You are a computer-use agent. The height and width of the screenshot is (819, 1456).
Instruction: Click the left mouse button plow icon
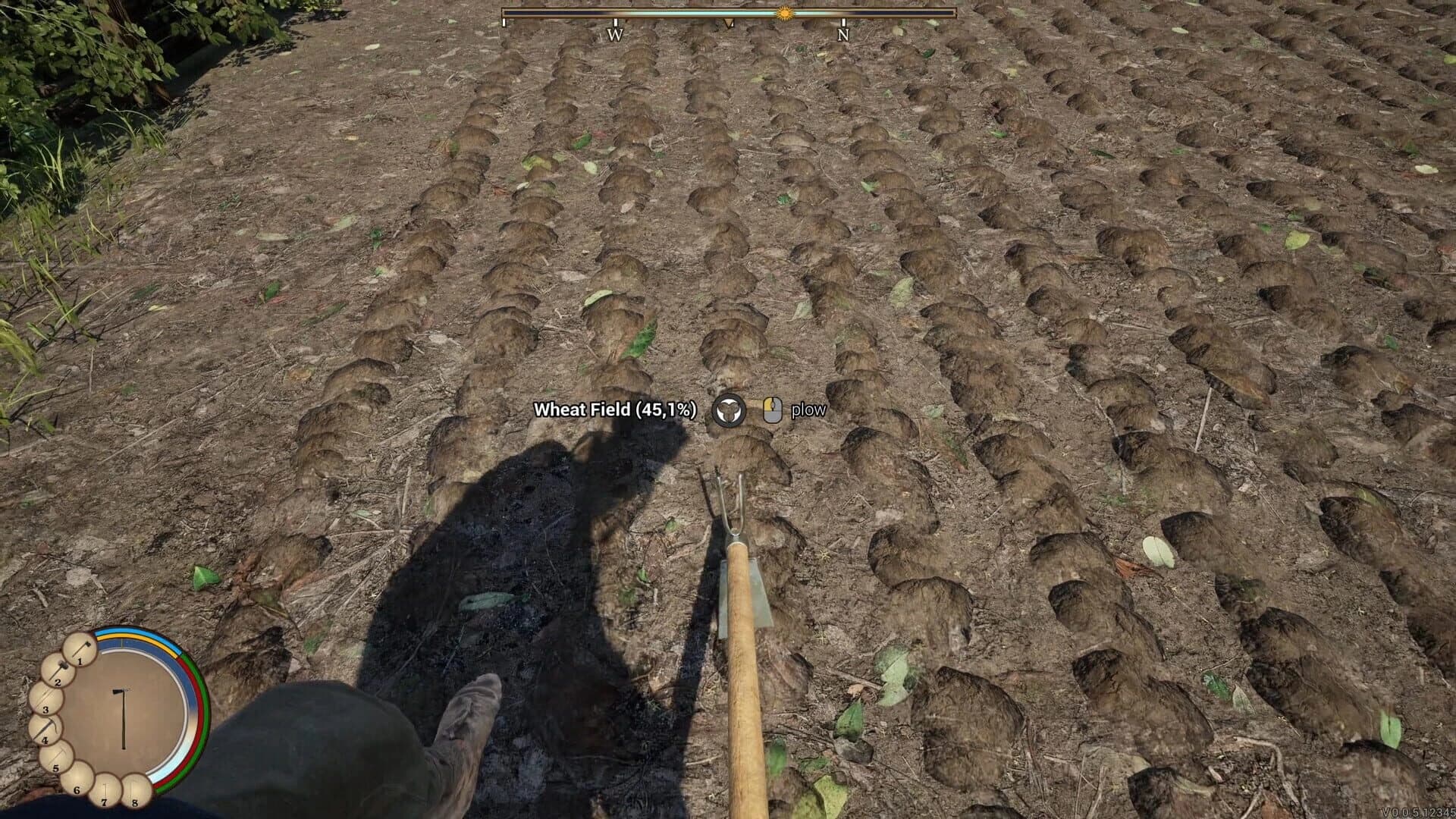point(772,410)
